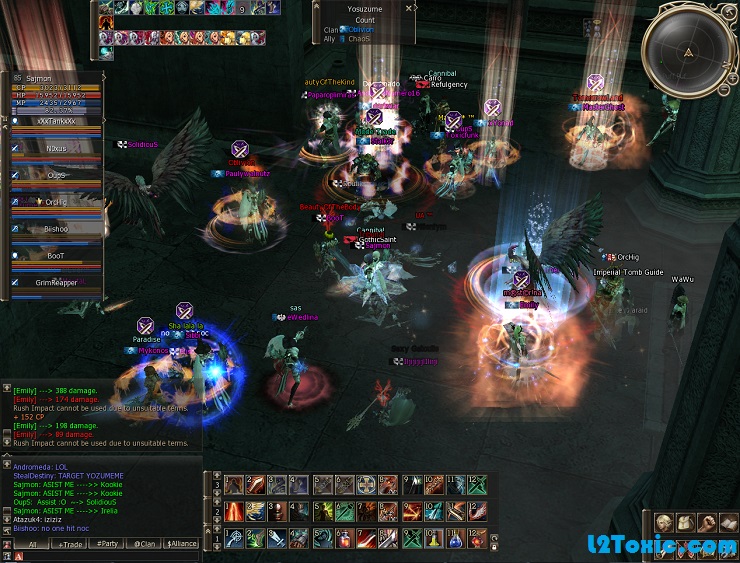Open the fist action menu icon
This screenshot has height=563, width=740.
tap(707, 523)
